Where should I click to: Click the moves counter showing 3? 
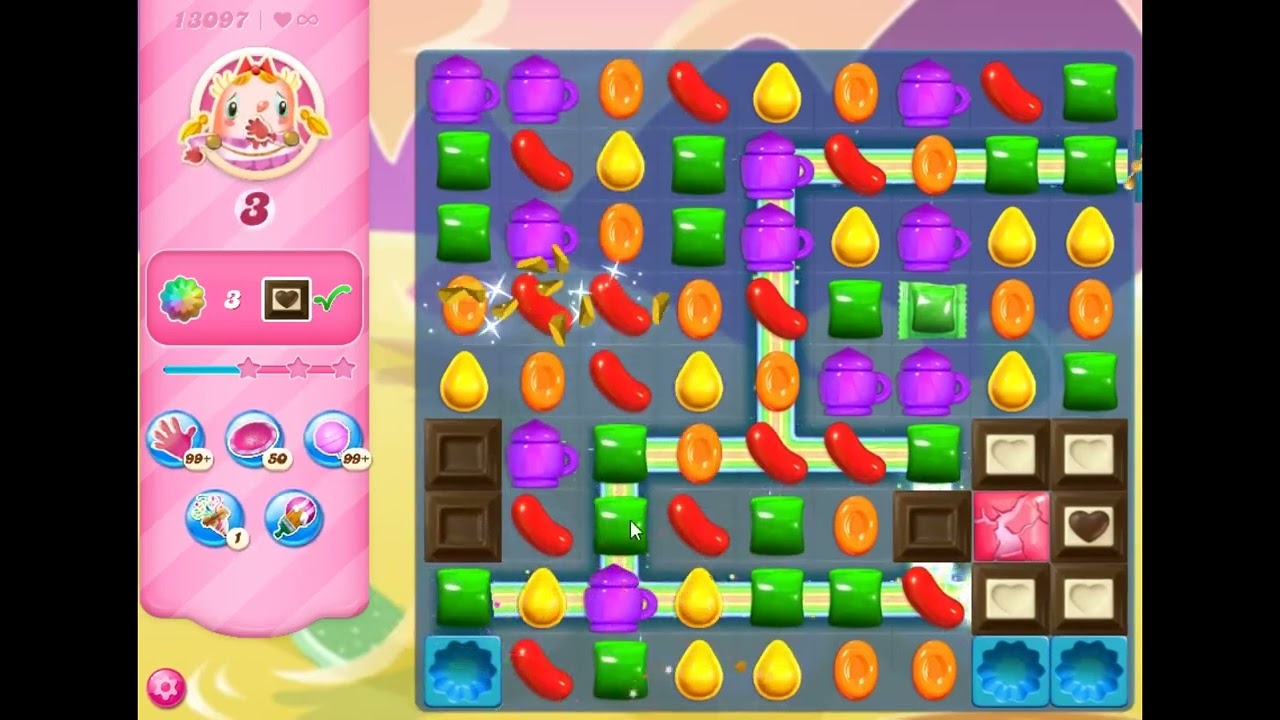(254, 205)
